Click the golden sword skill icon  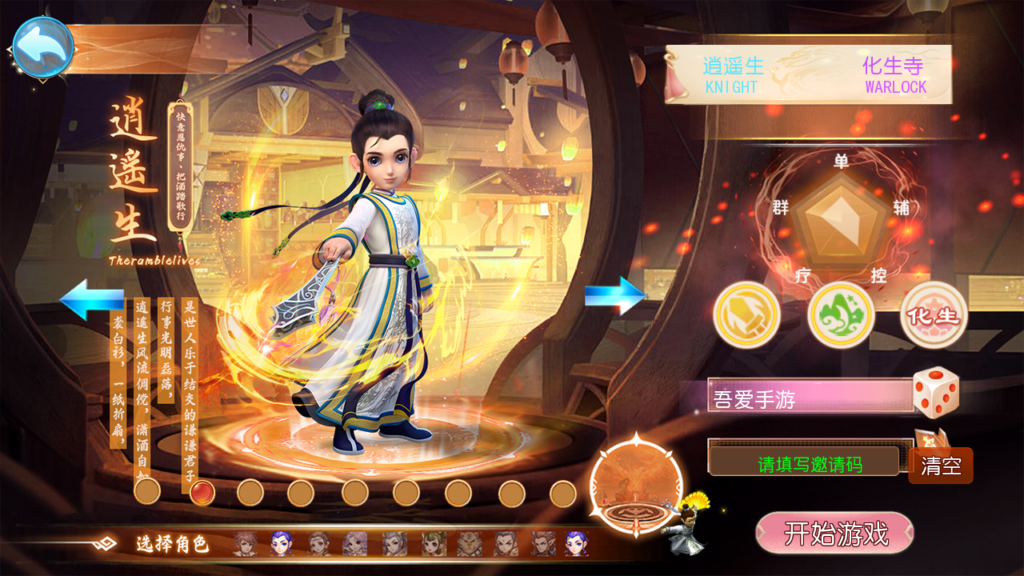746,315
